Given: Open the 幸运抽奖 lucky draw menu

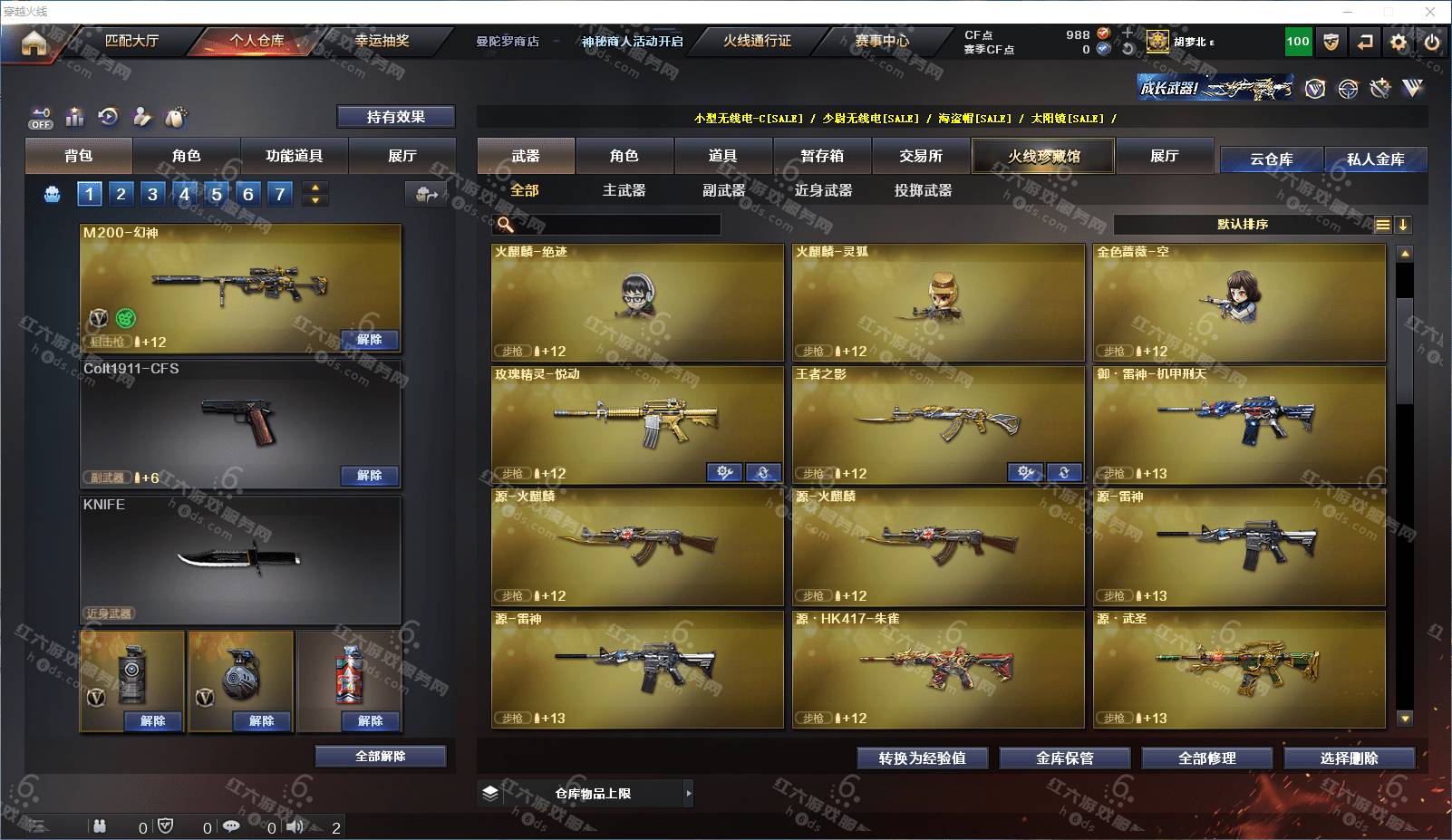Looking at the screenshot, I should point(382,41).
